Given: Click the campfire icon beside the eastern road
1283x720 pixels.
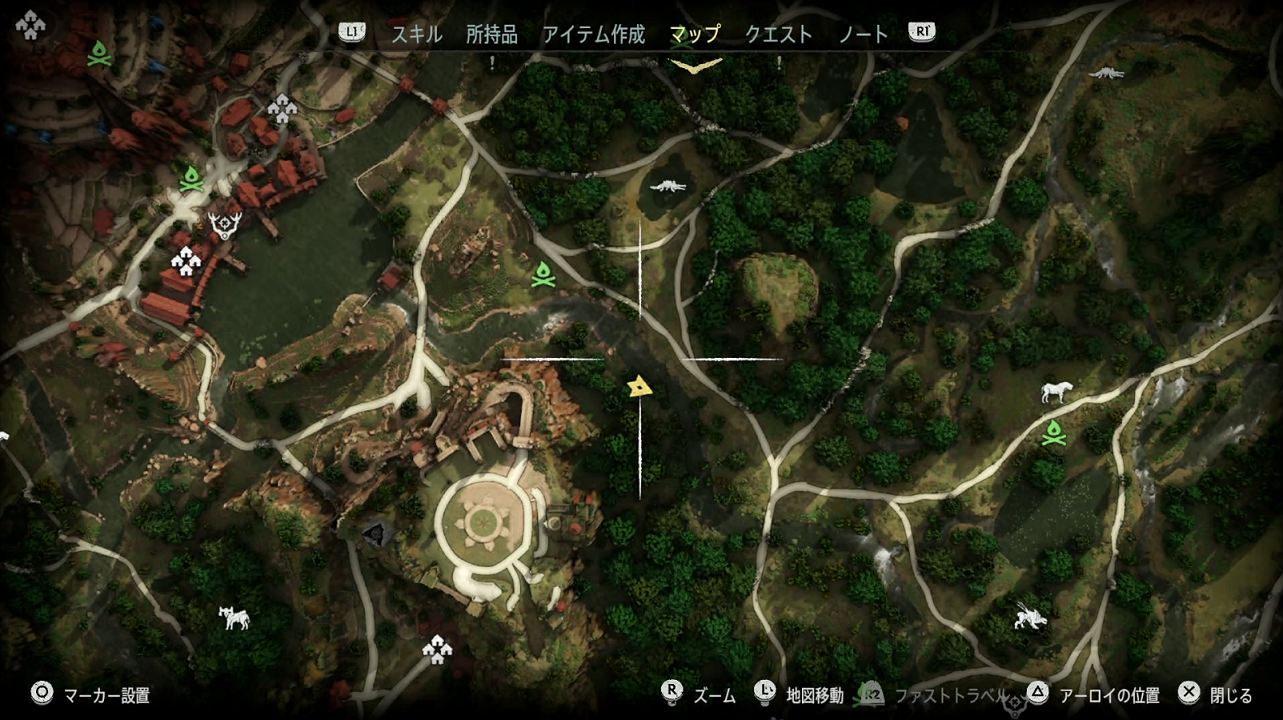Looking at the screenshot, I should point(1055,435).
